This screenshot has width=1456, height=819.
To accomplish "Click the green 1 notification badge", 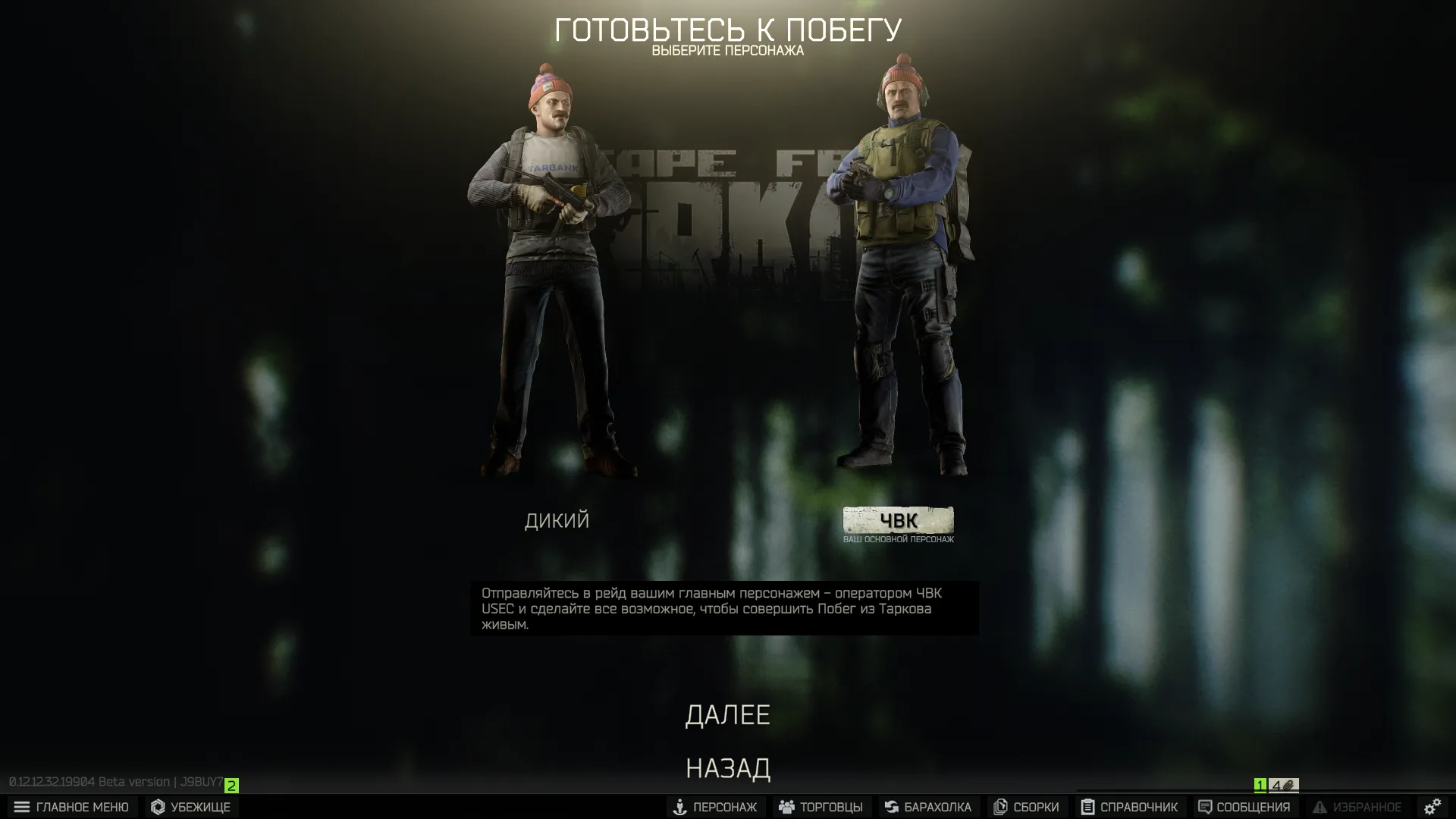I will 1259,786.
